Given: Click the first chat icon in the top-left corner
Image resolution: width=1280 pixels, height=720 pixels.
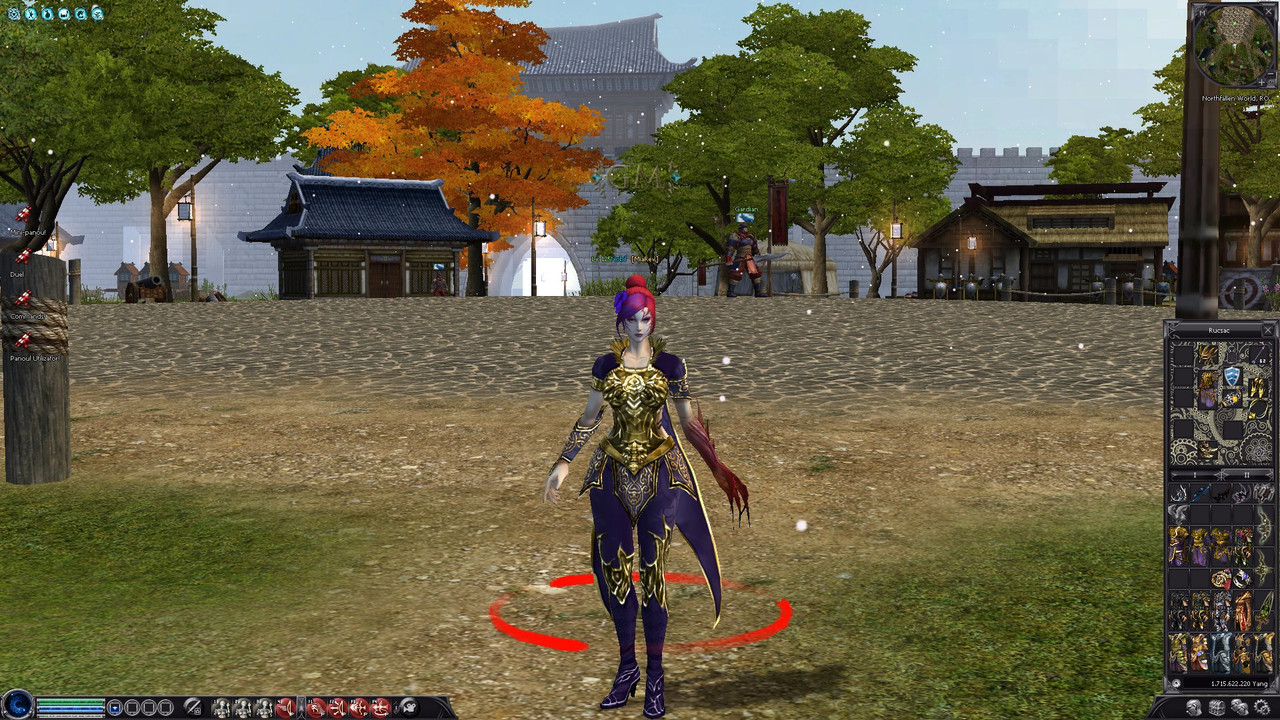Looking at the screenshot, I should click(12, 14).
